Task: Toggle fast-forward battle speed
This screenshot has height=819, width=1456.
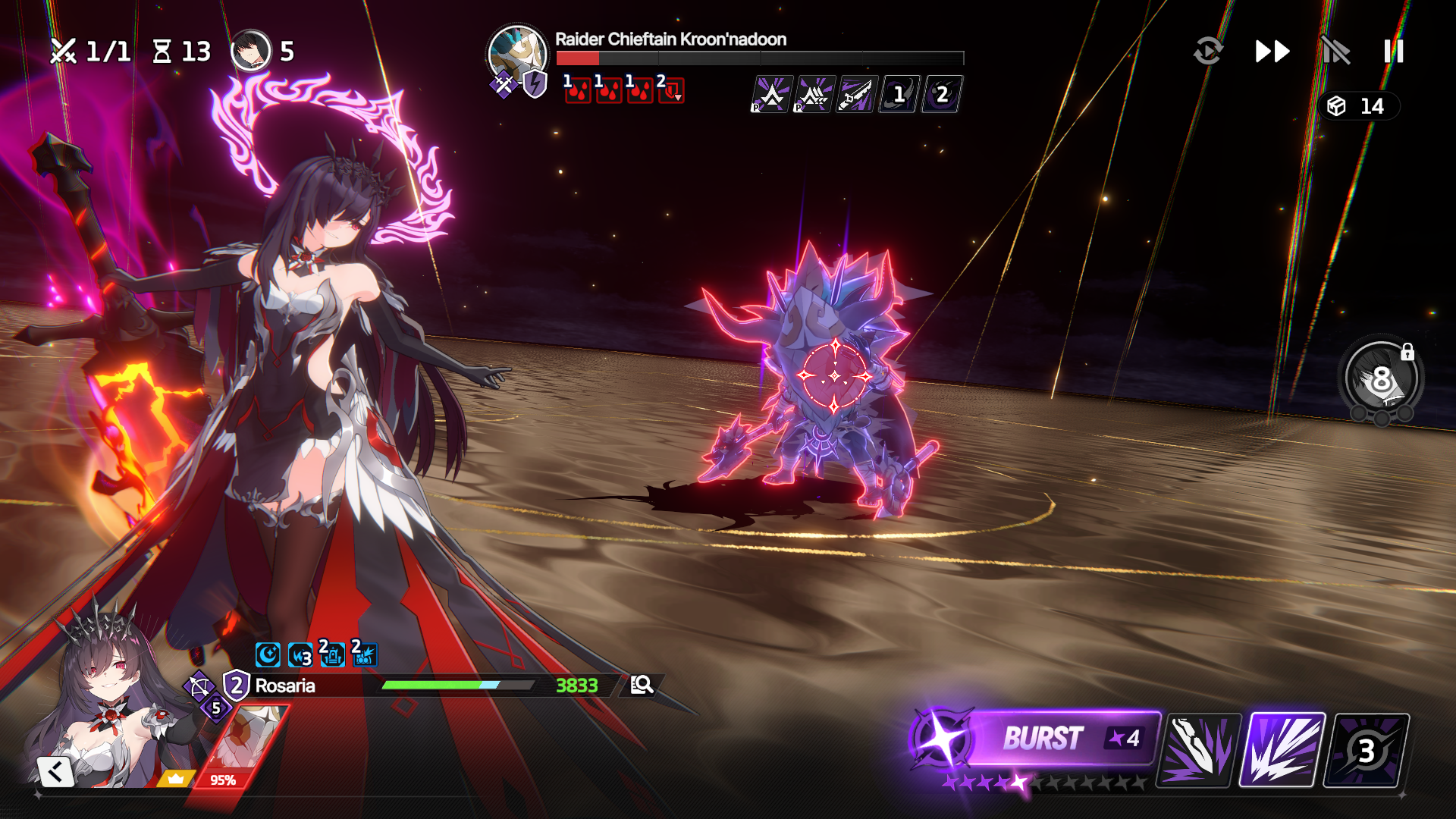Action: (1272, 52)
